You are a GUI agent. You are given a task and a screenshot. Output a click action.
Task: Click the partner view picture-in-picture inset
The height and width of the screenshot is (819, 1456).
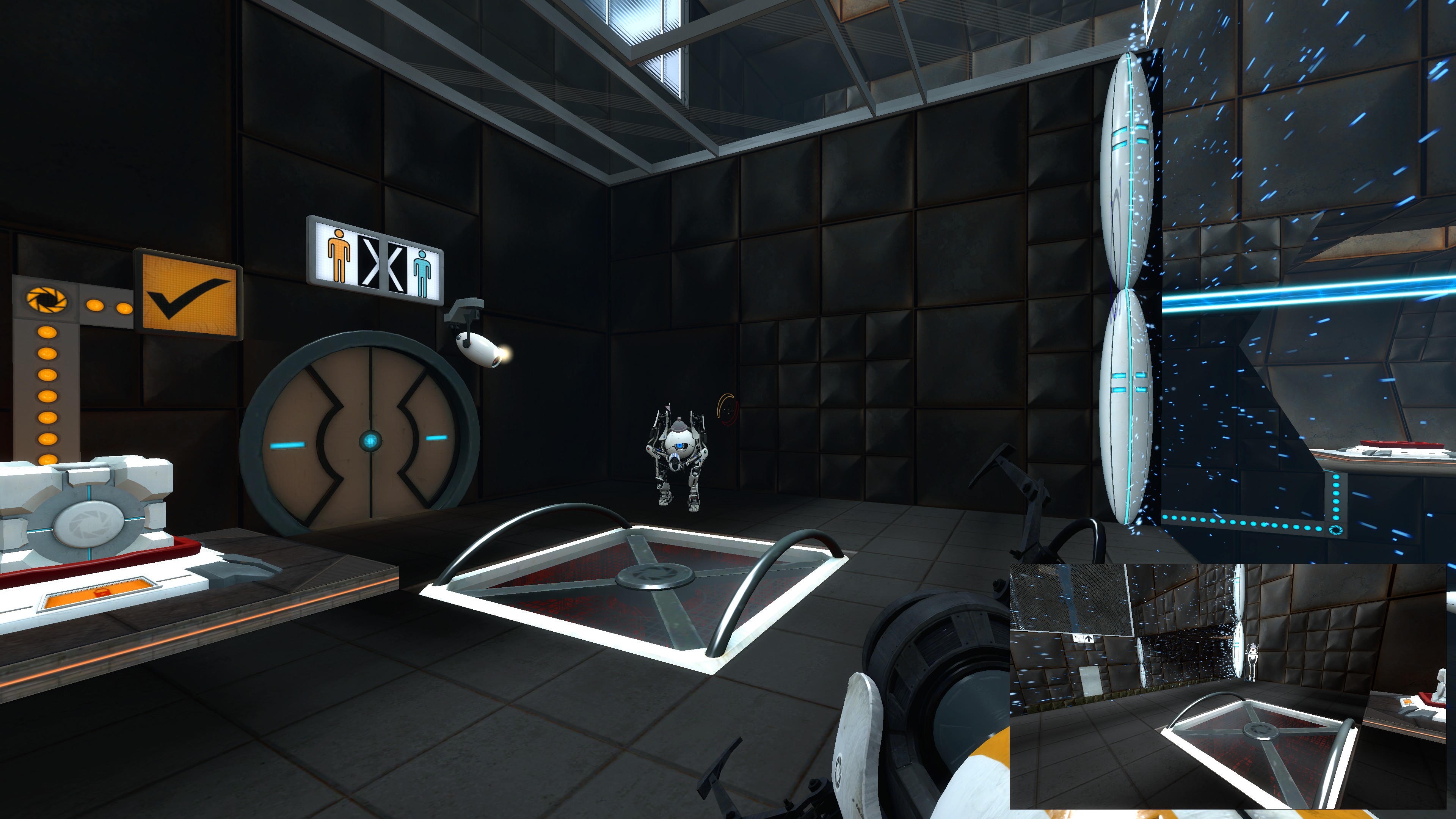pos(1228,686)
